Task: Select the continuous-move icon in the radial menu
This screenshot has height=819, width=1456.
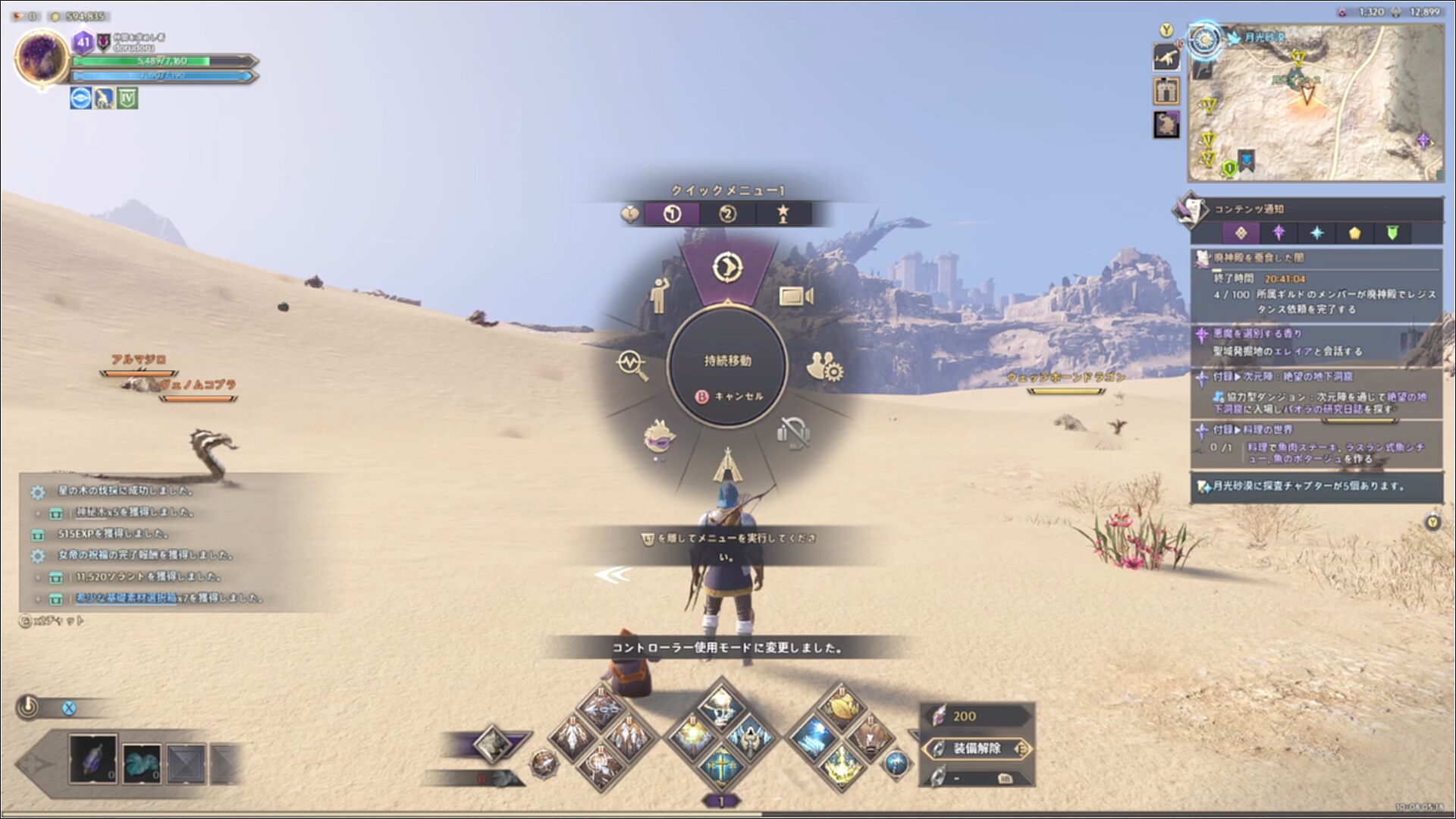Action: click(727, 267)
